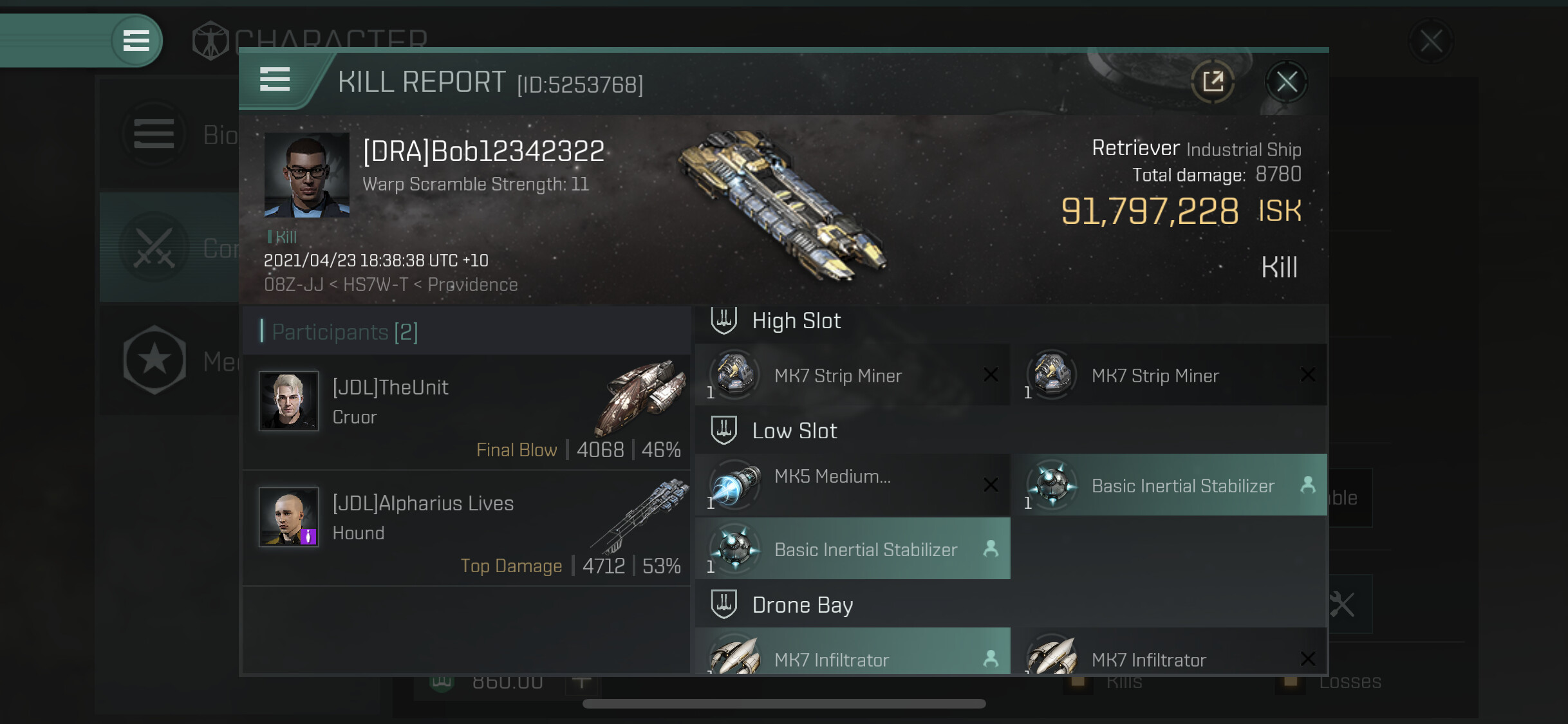The height and width of the screenshot is (724, 1568).
Task: Share the kill report via export icon
Action: coord(1213,82)
